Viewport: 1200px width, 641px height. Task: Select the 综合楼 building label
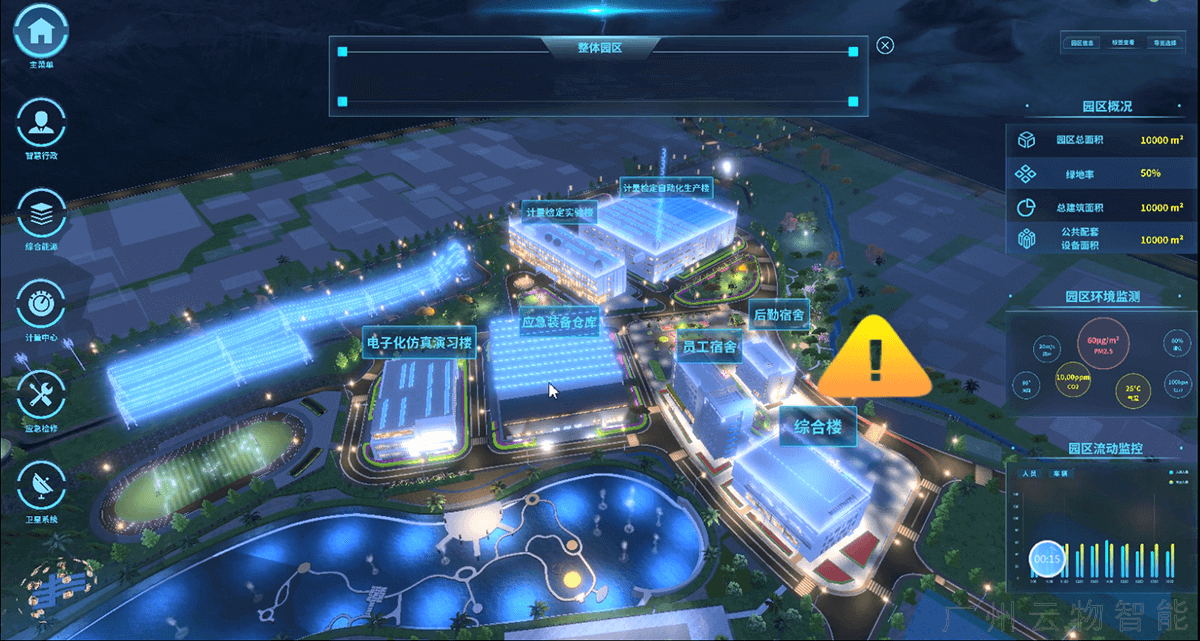click(818, 427)
